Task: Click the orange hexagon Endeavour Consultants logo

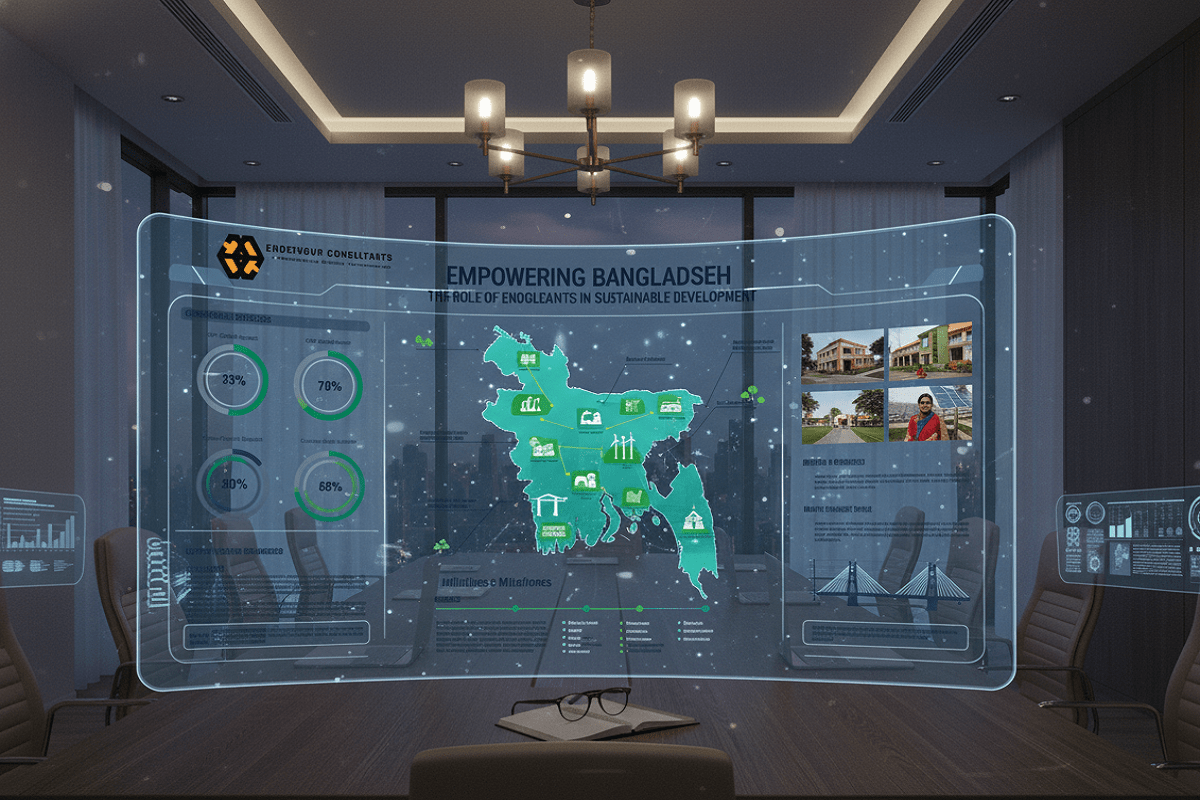Action: (240, 256)
